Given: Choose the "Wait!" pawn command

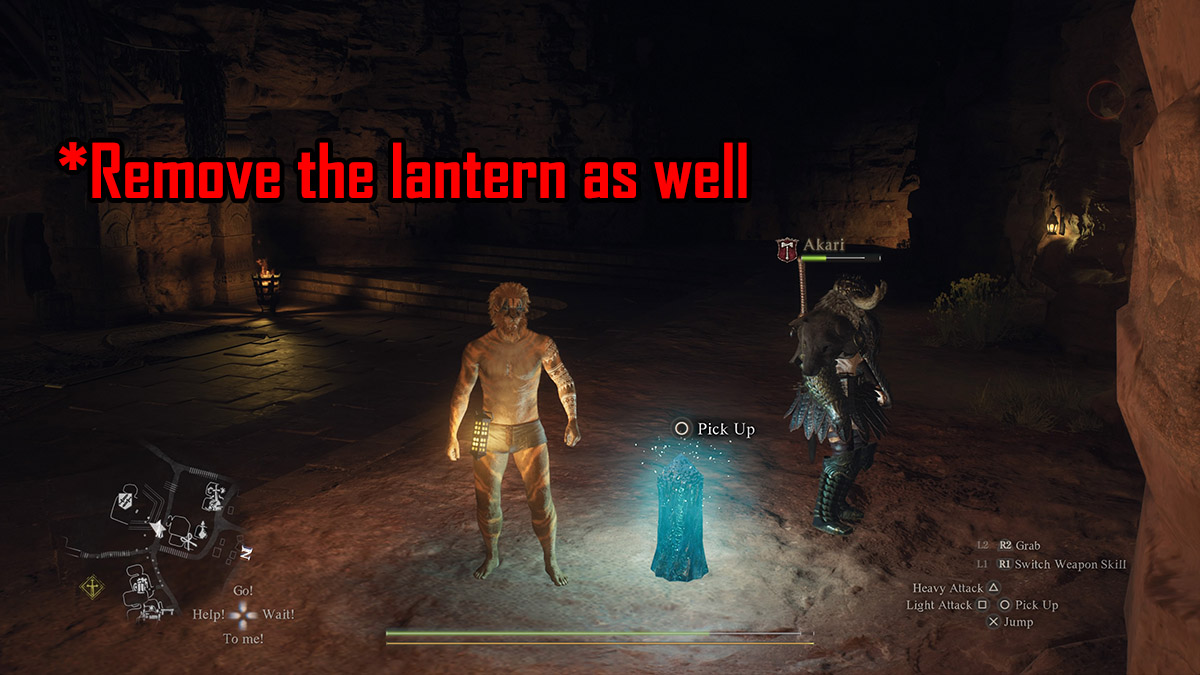Looking at the screenshot, I should click(279, 614).
